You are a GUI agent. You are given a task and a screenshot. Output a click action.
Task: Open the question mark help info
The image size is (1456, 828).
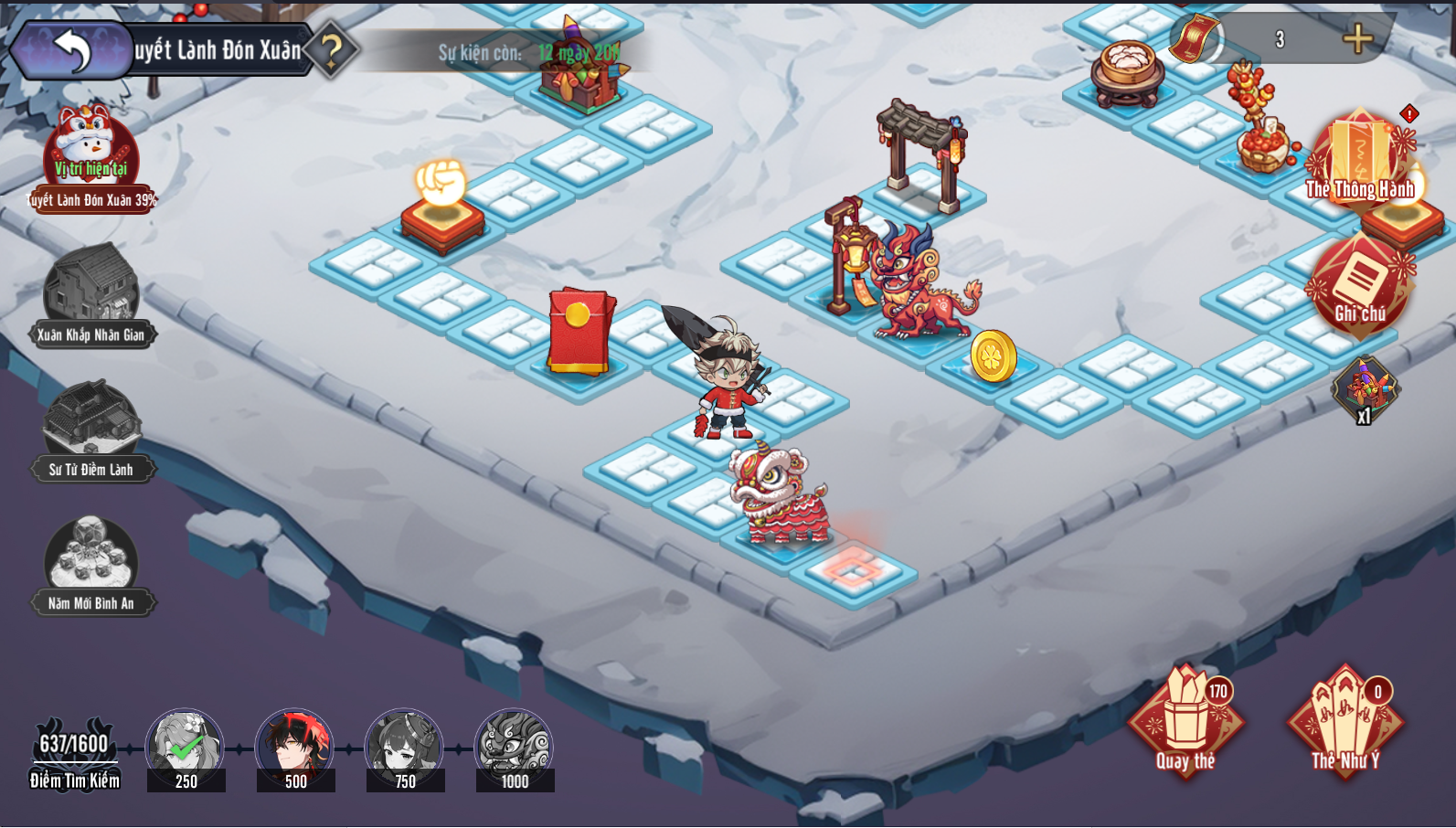[331, 49]
